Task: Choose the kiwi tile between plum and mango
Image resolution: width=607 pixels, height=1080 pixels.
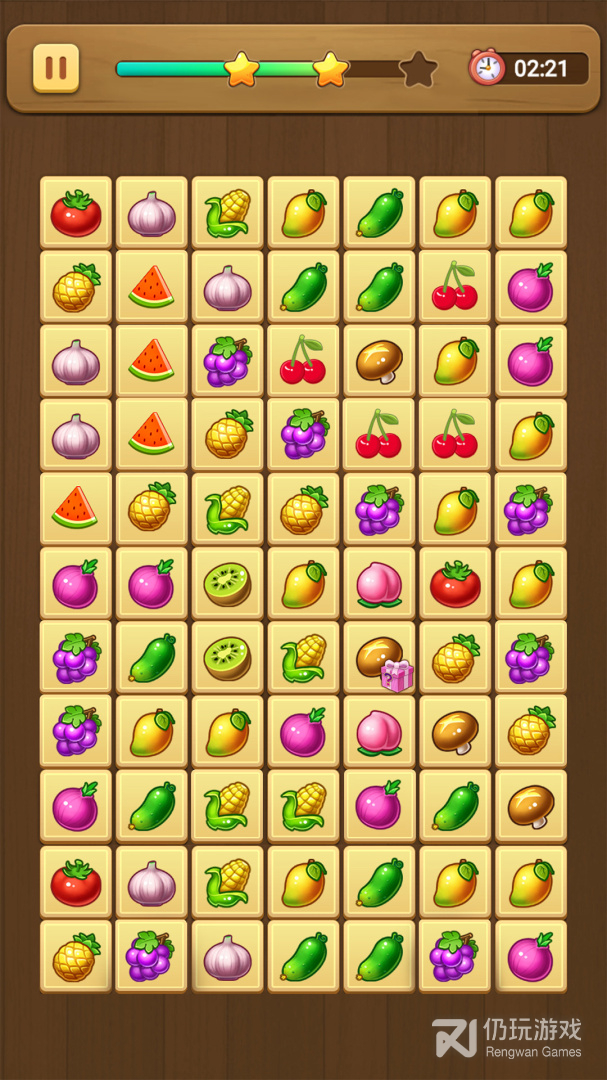Action: (227, 584)
